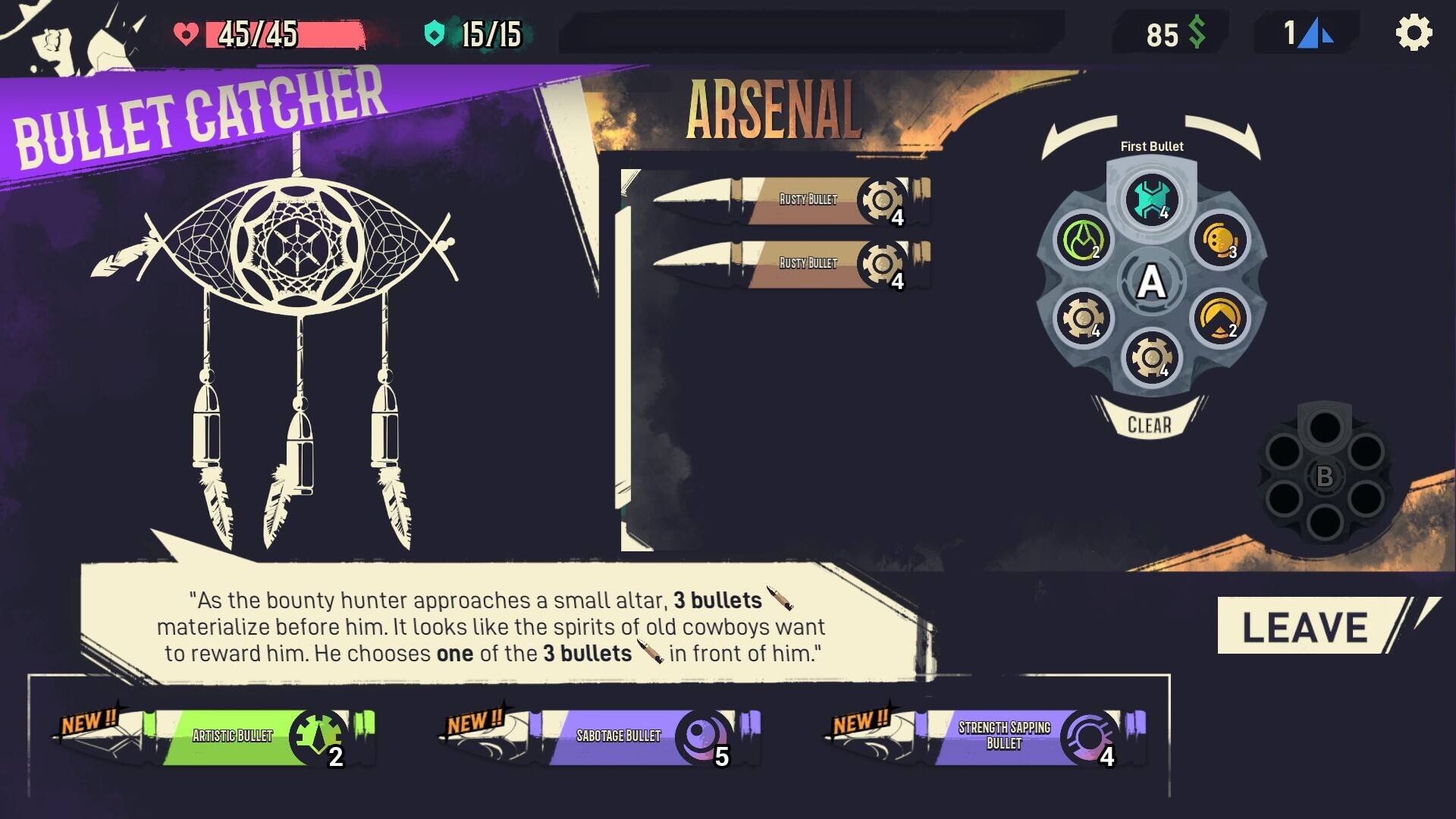
Task: Select the Strength Sapping Bullet reward
Action: [x=1003, y=736]
